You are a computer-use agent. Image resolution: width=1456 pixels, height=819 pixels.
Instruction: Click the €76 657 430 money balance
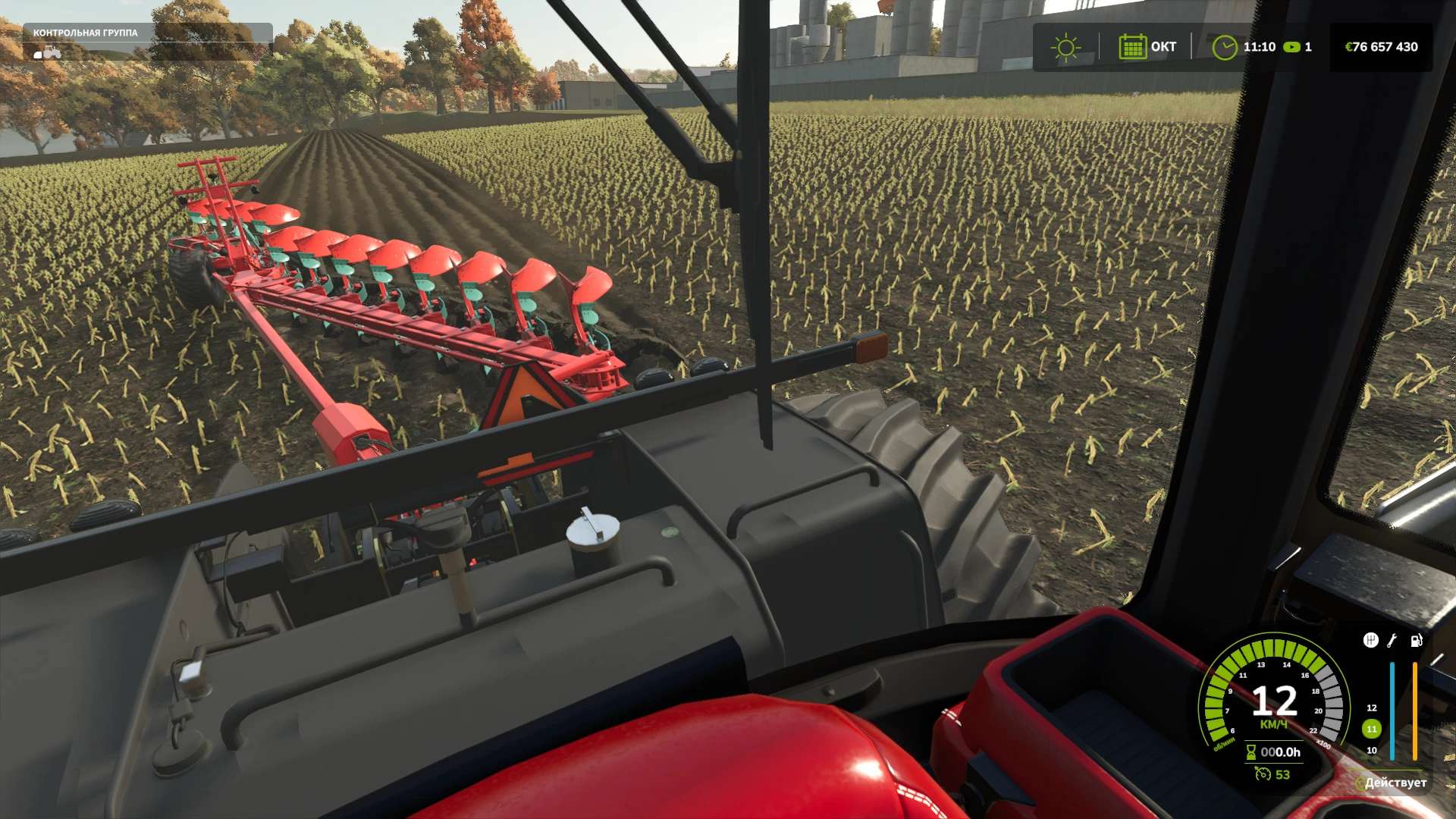click(x=1381, y=47)
